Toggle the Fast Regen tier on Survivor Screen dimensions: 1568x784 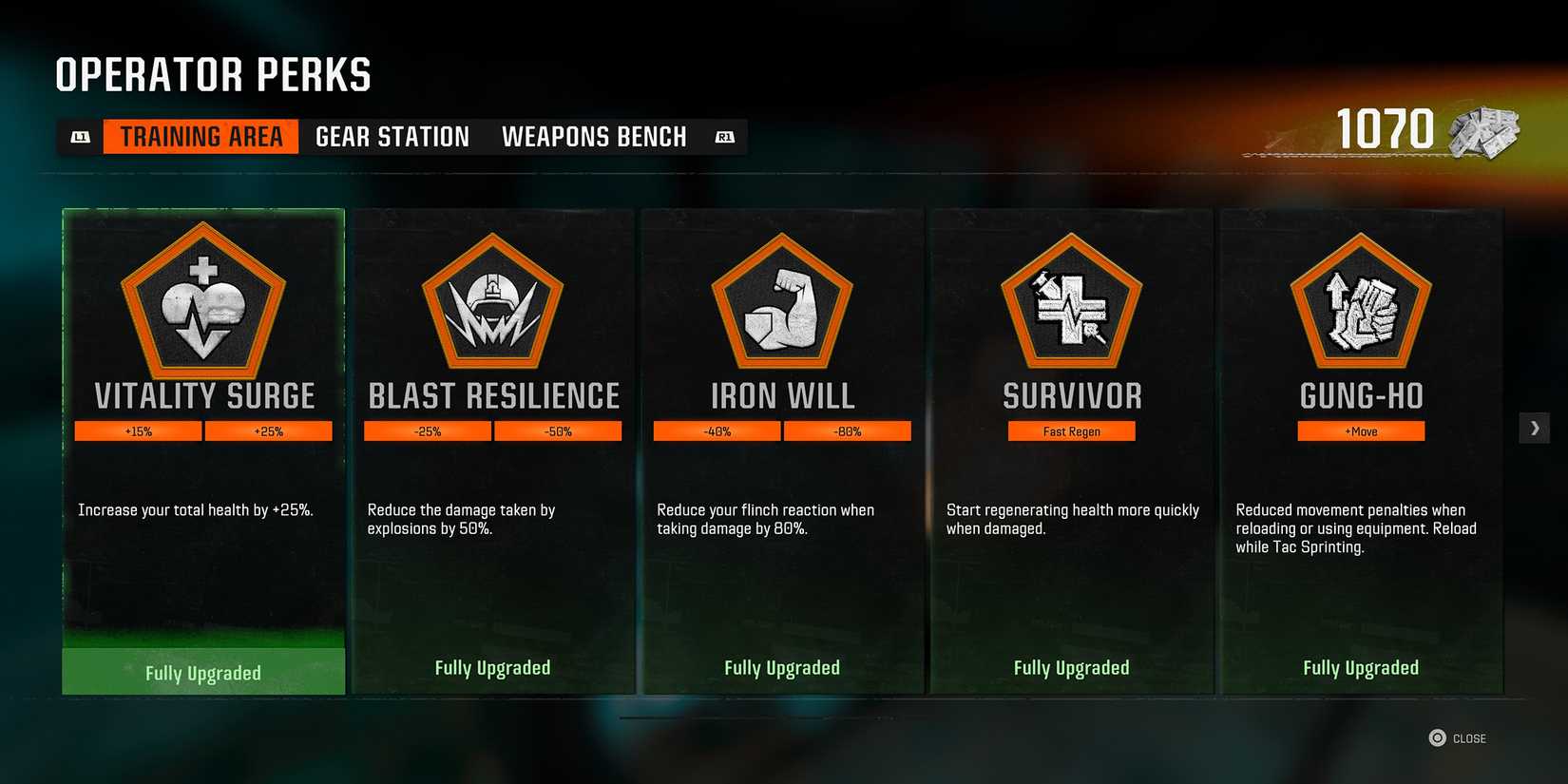[1072, 430]
